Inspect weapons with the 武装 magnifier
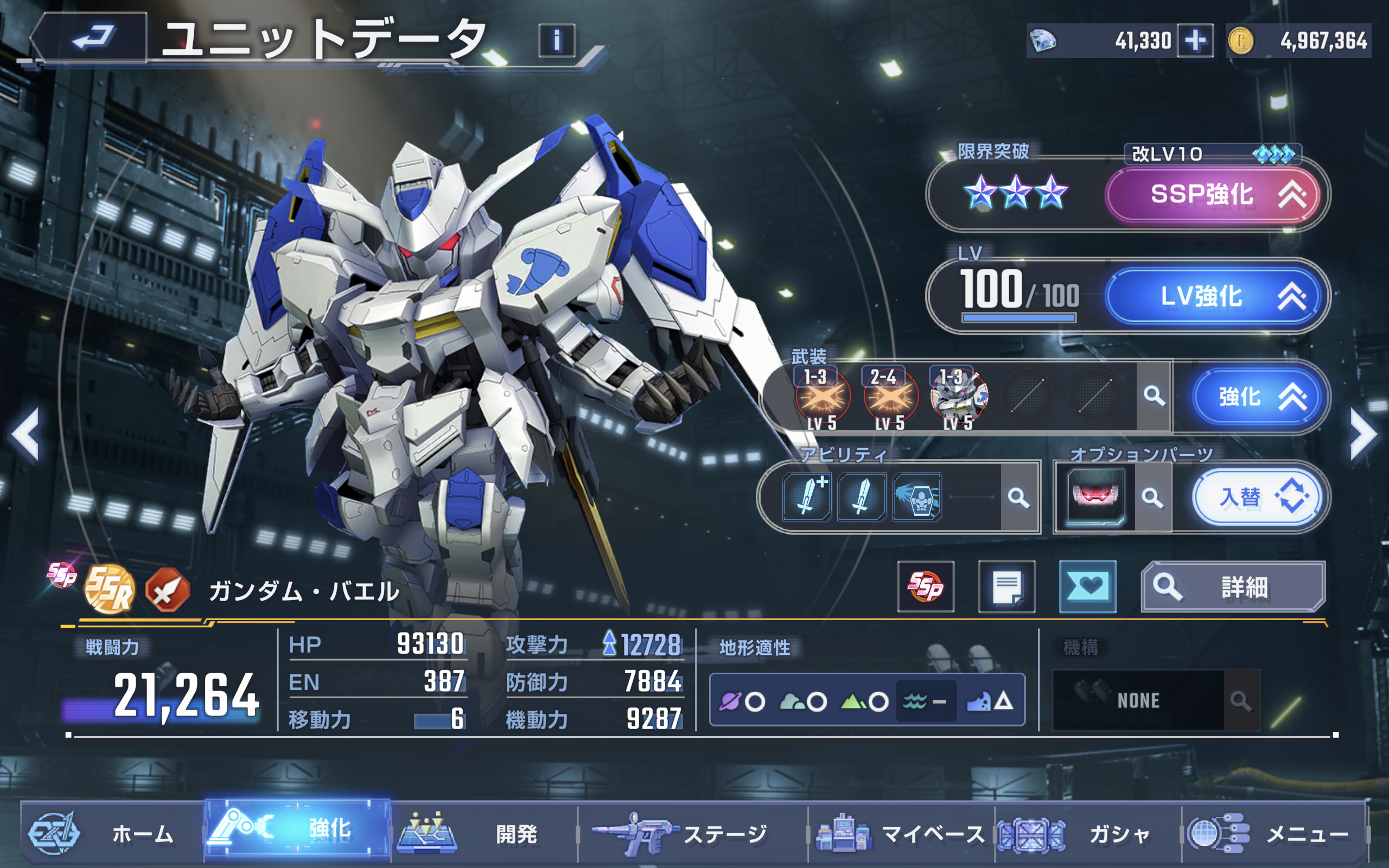Image resolution: width=1389 pixels, height=868 pixels. coord(1153,396)
